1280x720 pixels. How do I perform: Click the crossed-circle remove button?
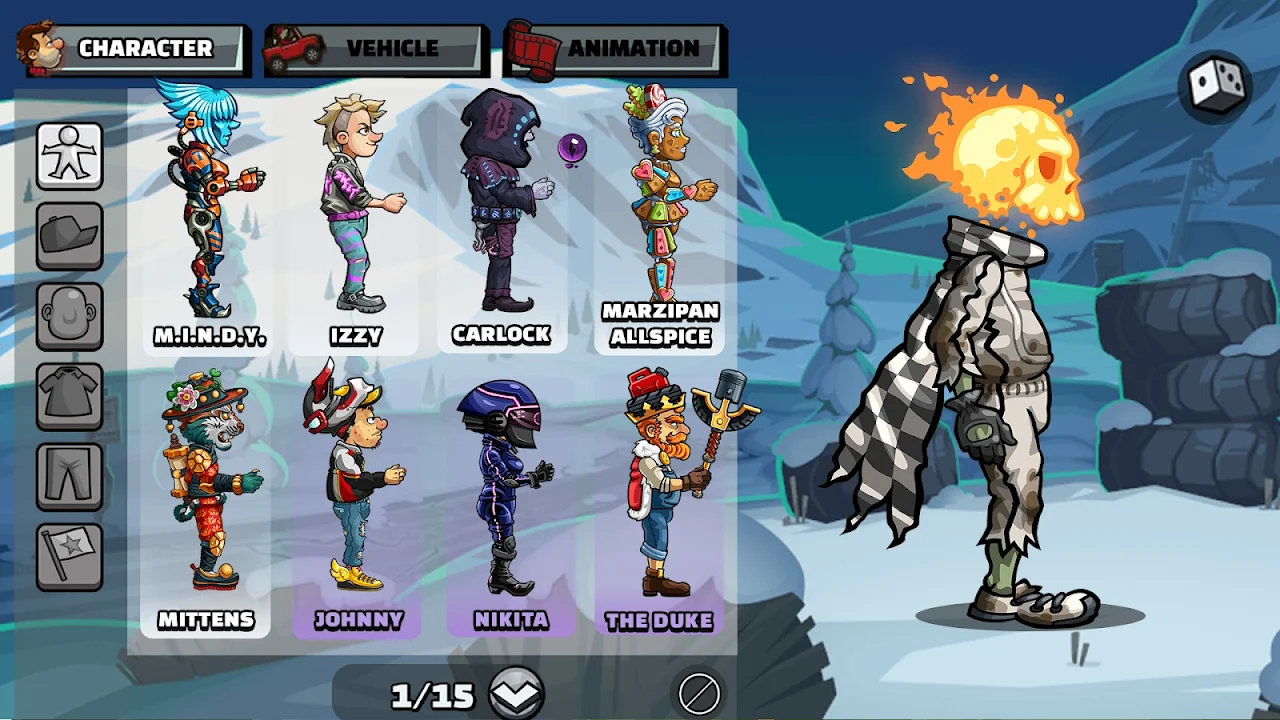coord(698,693)
